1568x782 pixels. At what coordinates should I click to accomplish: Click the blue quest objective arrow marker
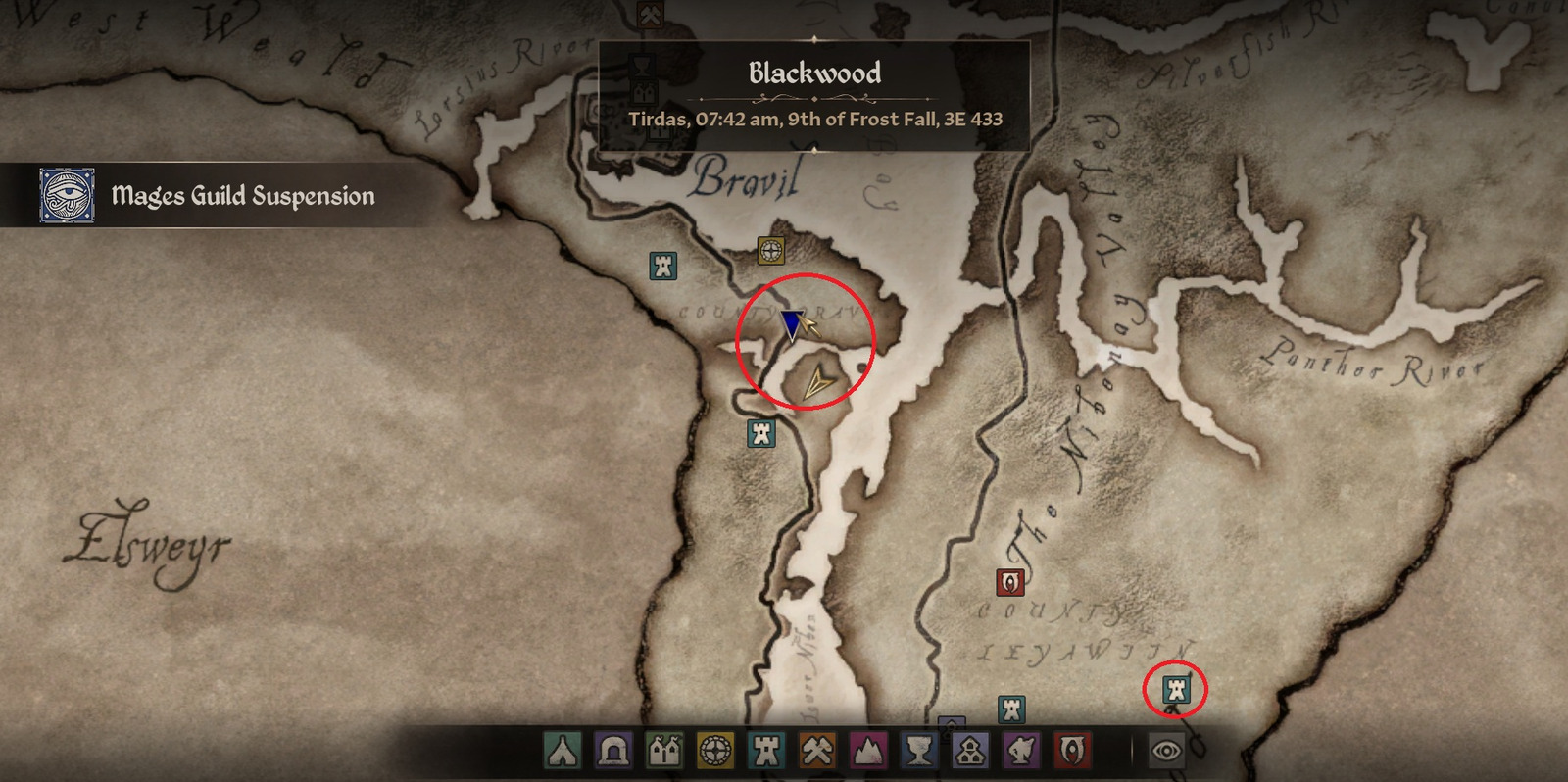coord(792,324)
